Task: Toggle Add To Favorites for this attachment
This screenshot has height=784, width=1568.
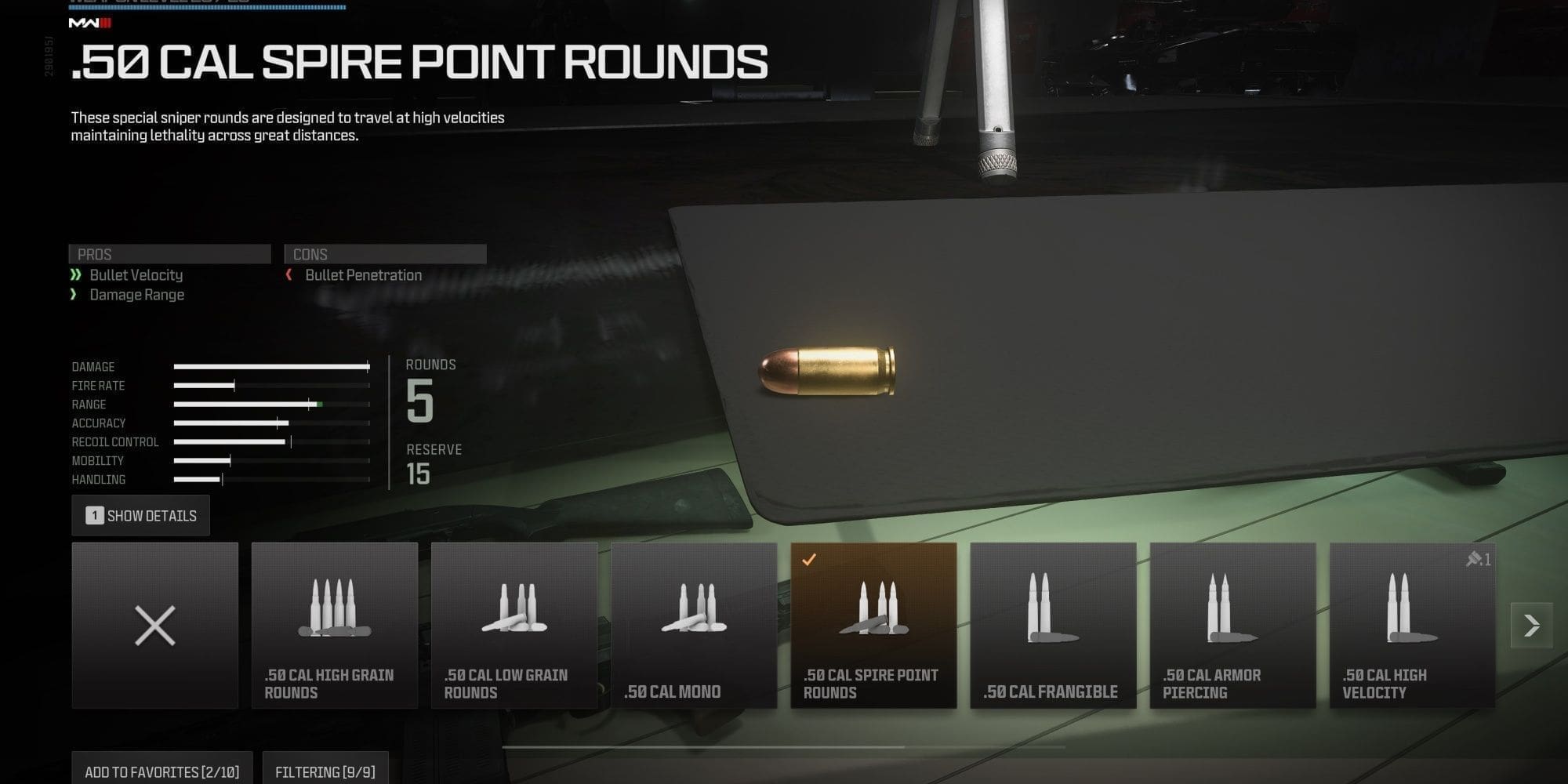Action: pyautogui.click(x=161, y=771)
